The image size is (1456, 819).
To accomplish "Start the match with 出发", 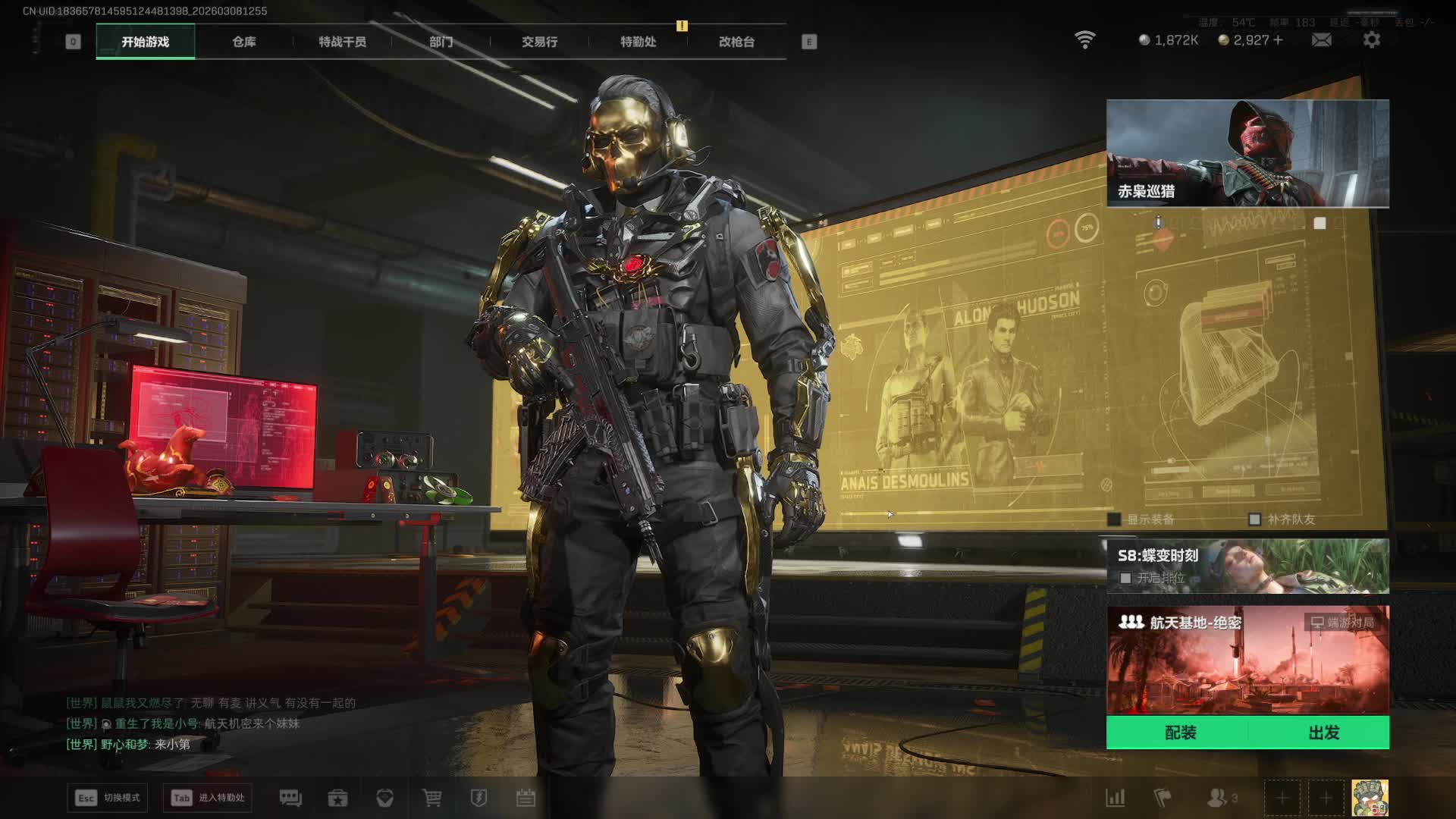I will [1323, 733].
